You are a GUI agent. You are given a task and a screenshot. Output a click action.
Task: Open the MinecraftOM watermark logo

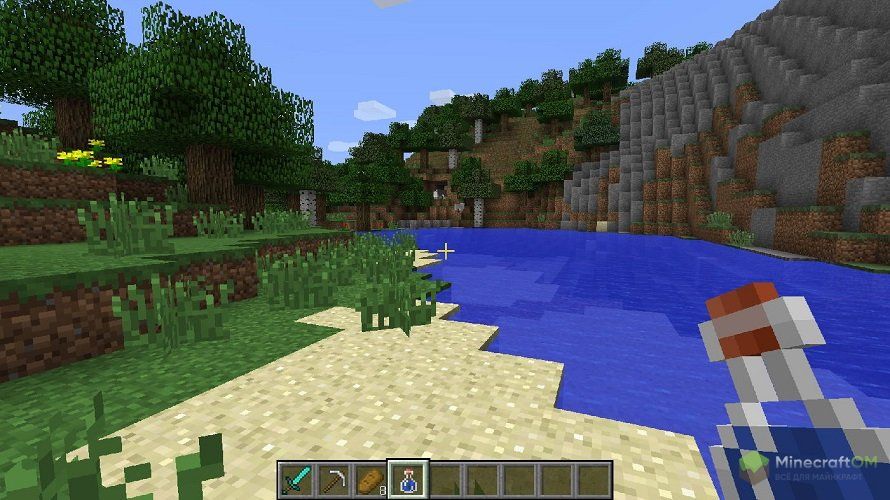click(810, 467)
